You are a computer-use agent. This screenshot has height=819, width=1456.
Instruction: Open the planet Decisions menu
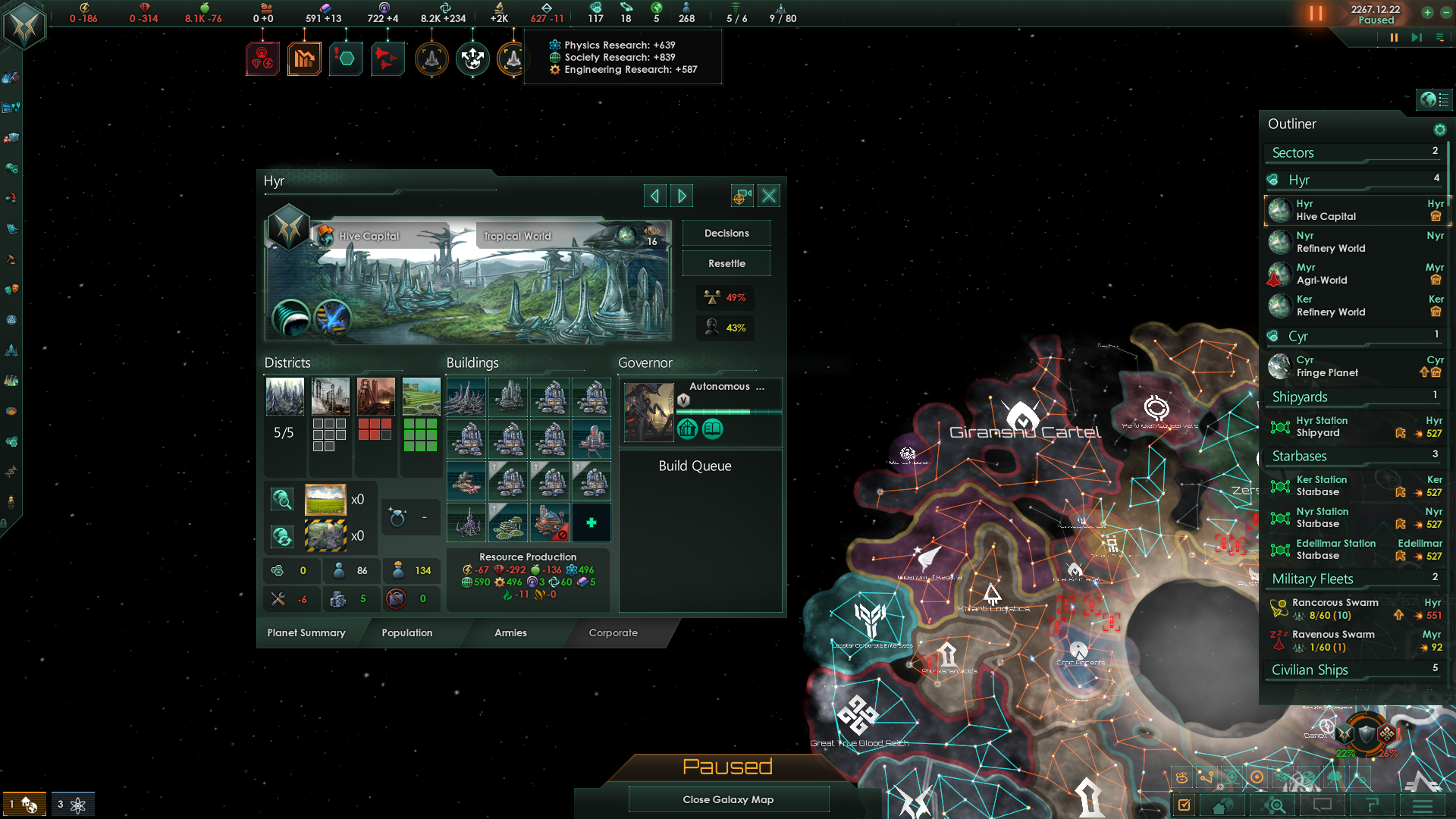tap(726, 234)
